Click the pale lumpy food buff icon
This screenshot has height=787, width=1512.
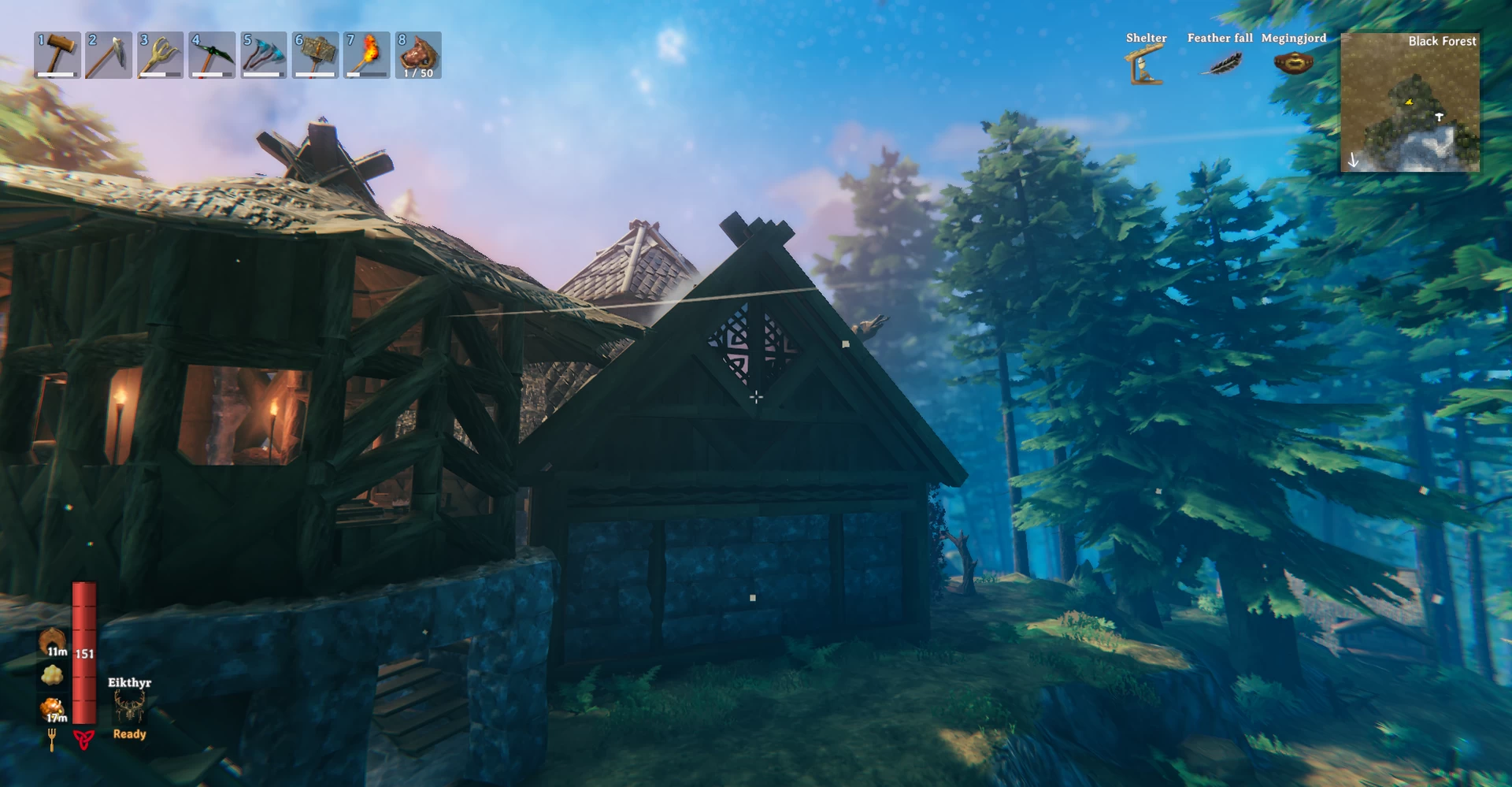point(53,675)
